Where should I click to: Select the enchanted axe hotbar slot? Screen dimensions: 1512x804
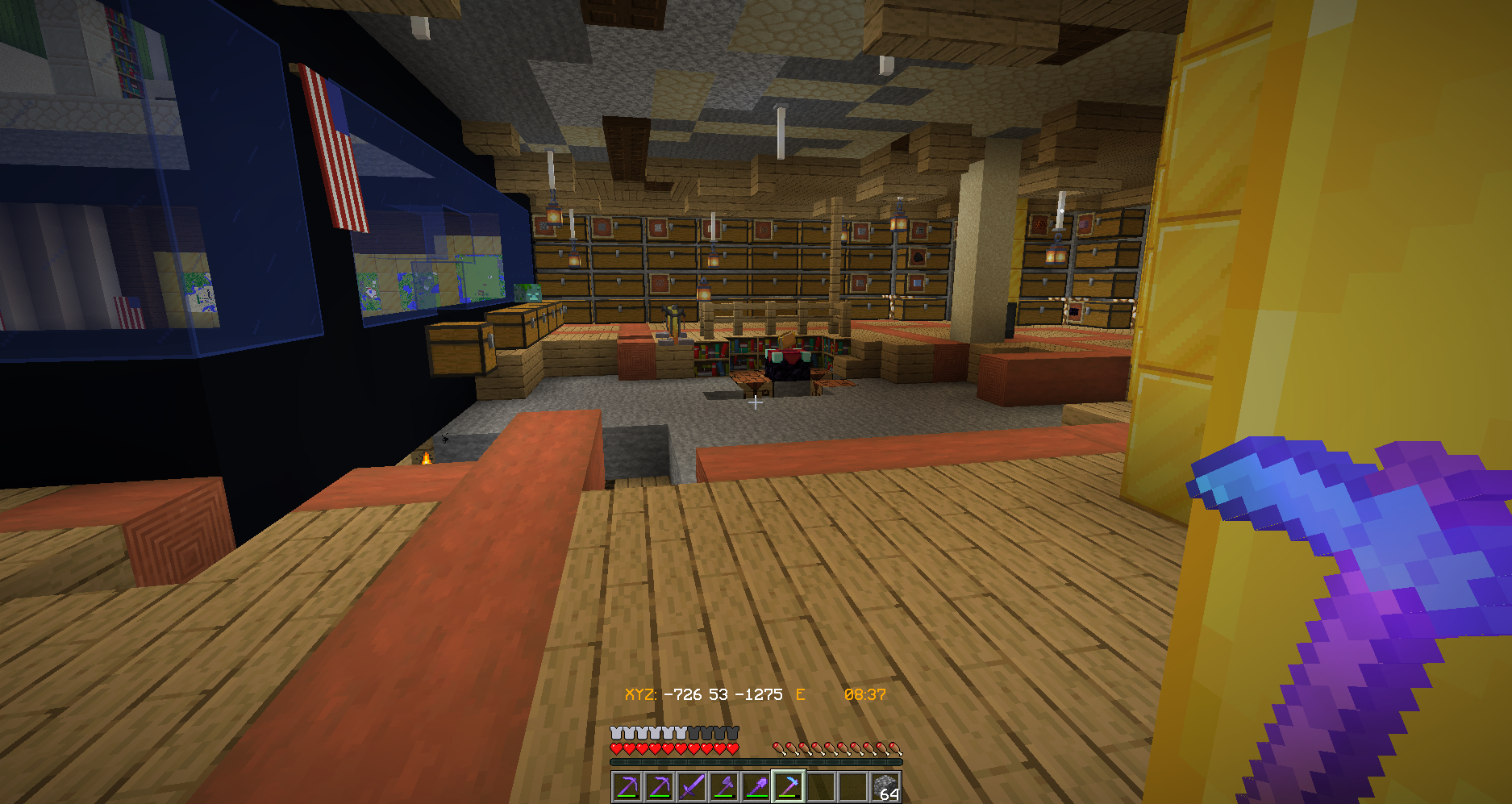723,786
